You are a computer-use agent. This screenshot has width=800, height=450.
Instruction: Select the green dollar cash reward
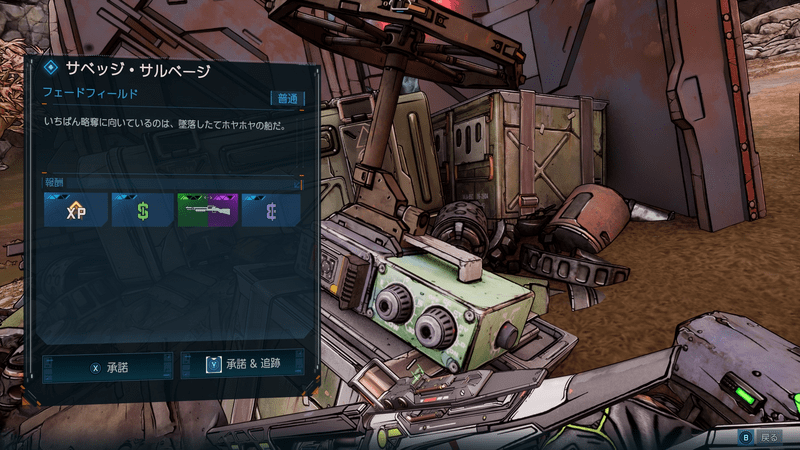click(142, 210)
